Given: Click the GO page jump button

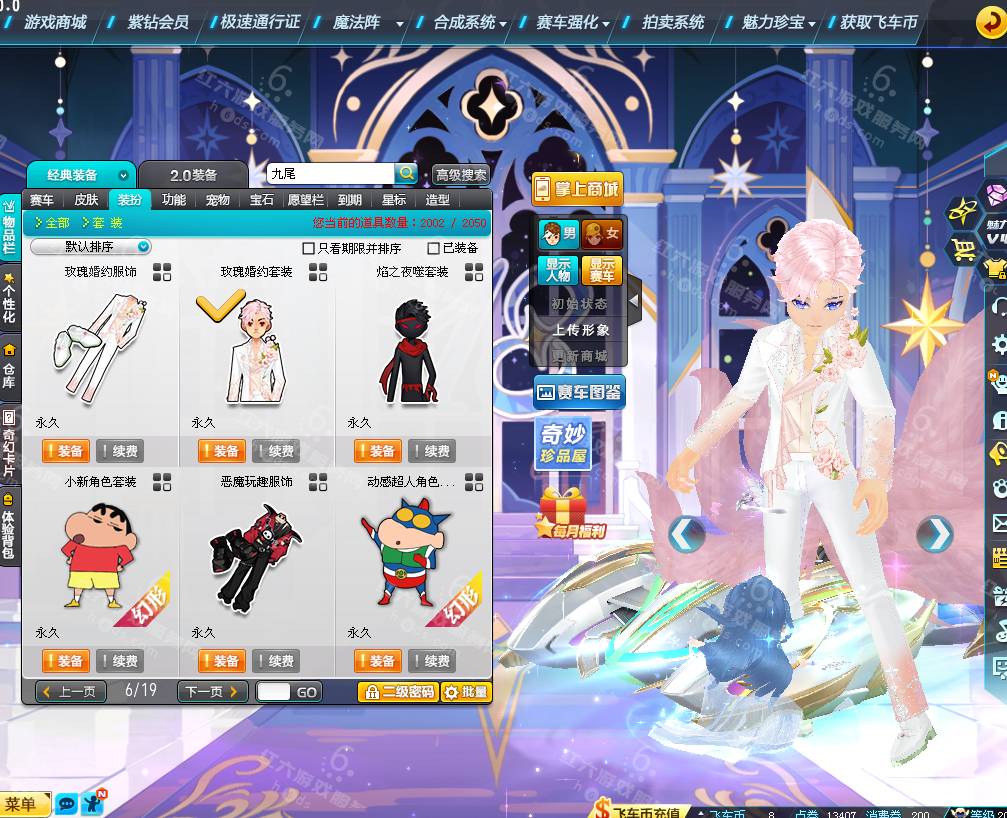Looking at the screenshot, I should (306, 692).
